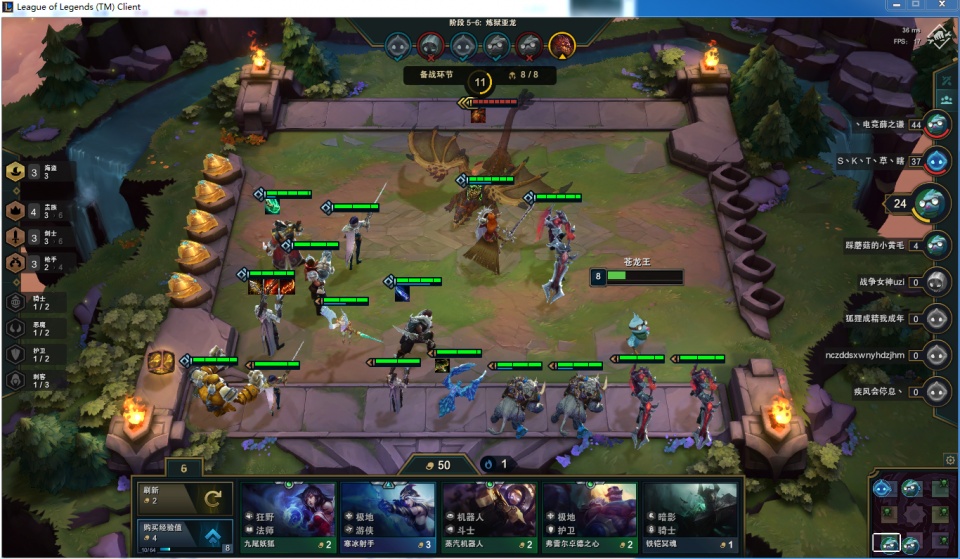Scout the board of player S丶K丶T丶萃丶瞎
960x559 pixels.
(x=937, y=160)
